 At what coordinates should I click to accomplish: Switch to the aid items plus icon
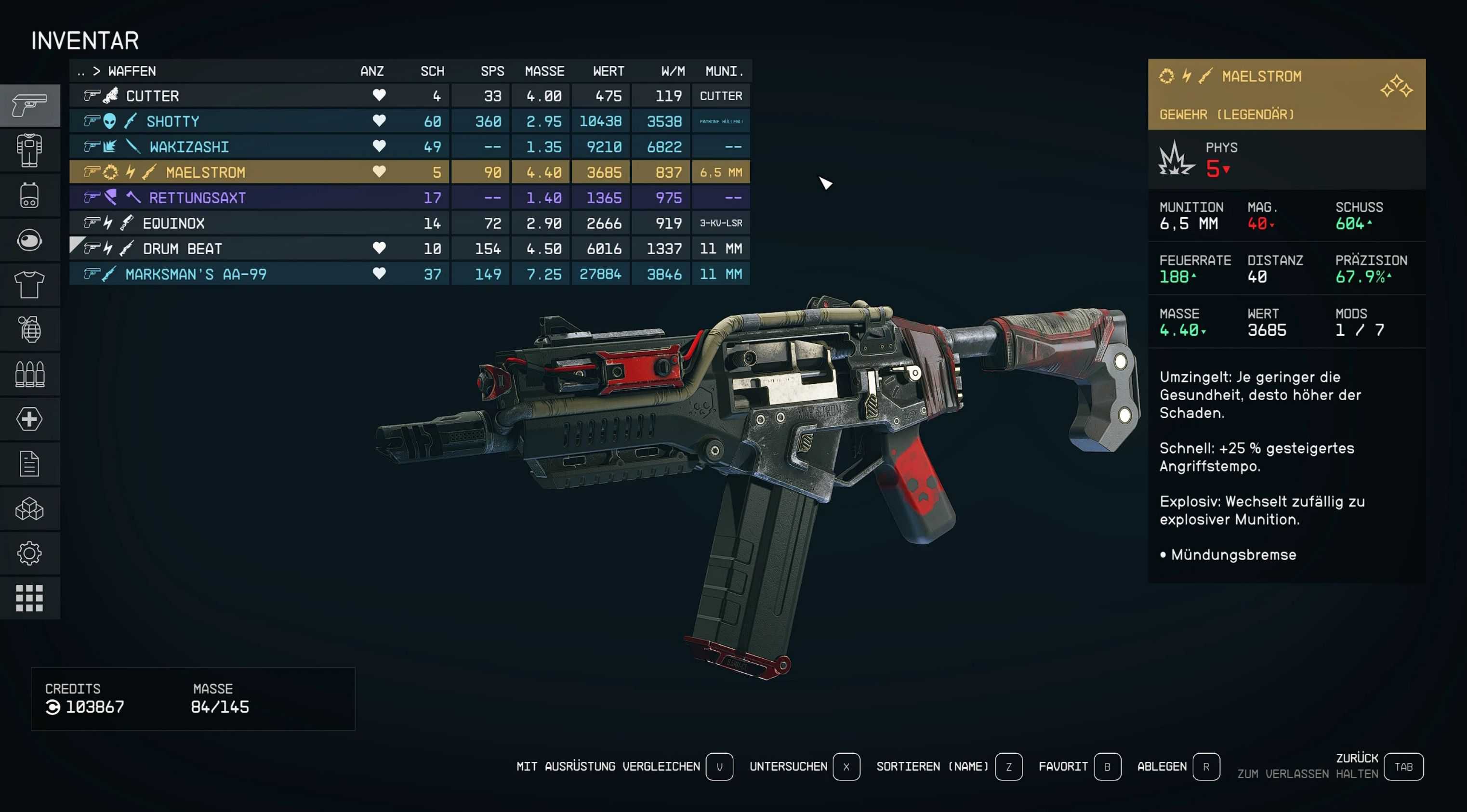[29, 419]
